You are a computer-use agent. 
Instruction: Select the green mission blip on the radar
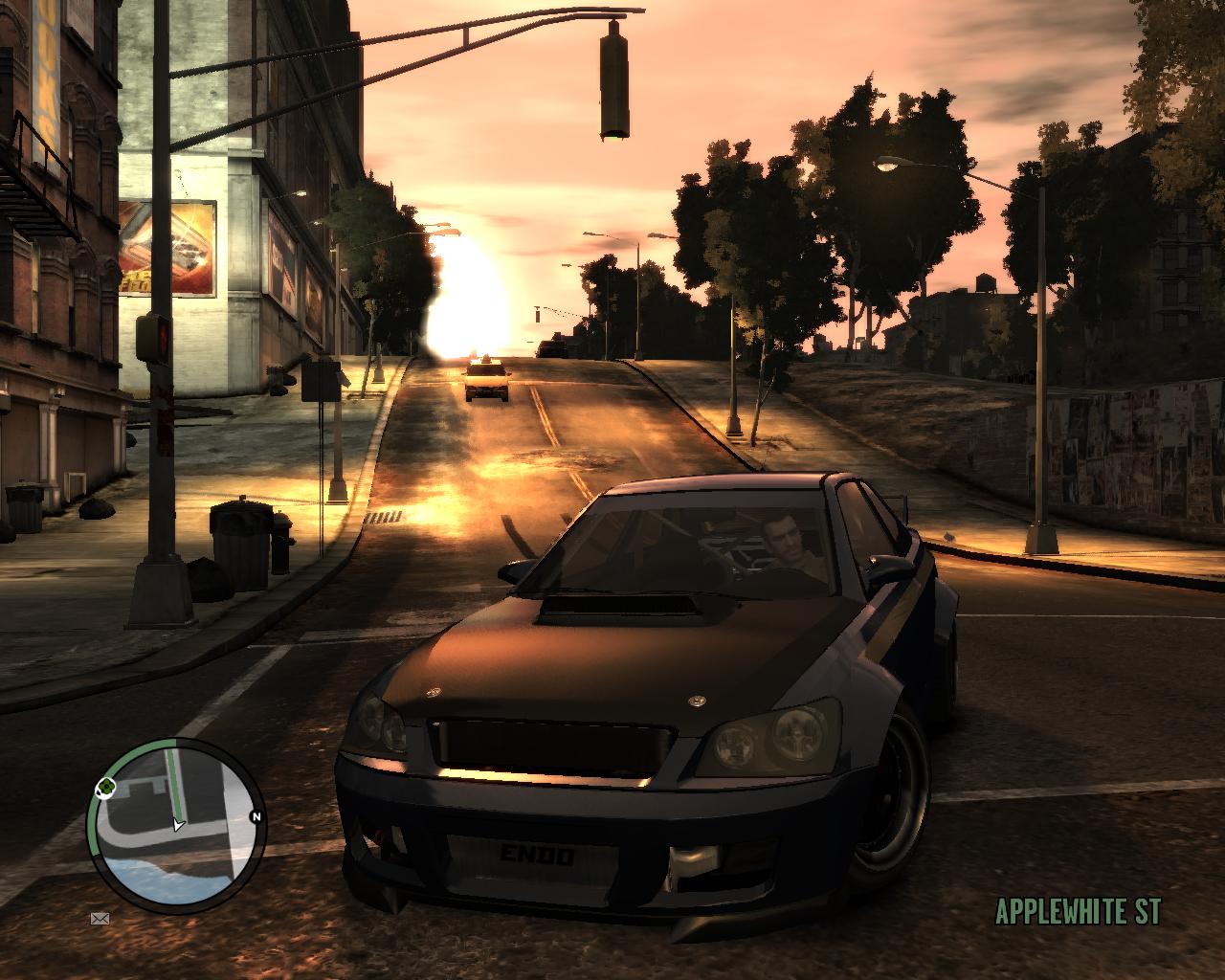pos(107,787)
